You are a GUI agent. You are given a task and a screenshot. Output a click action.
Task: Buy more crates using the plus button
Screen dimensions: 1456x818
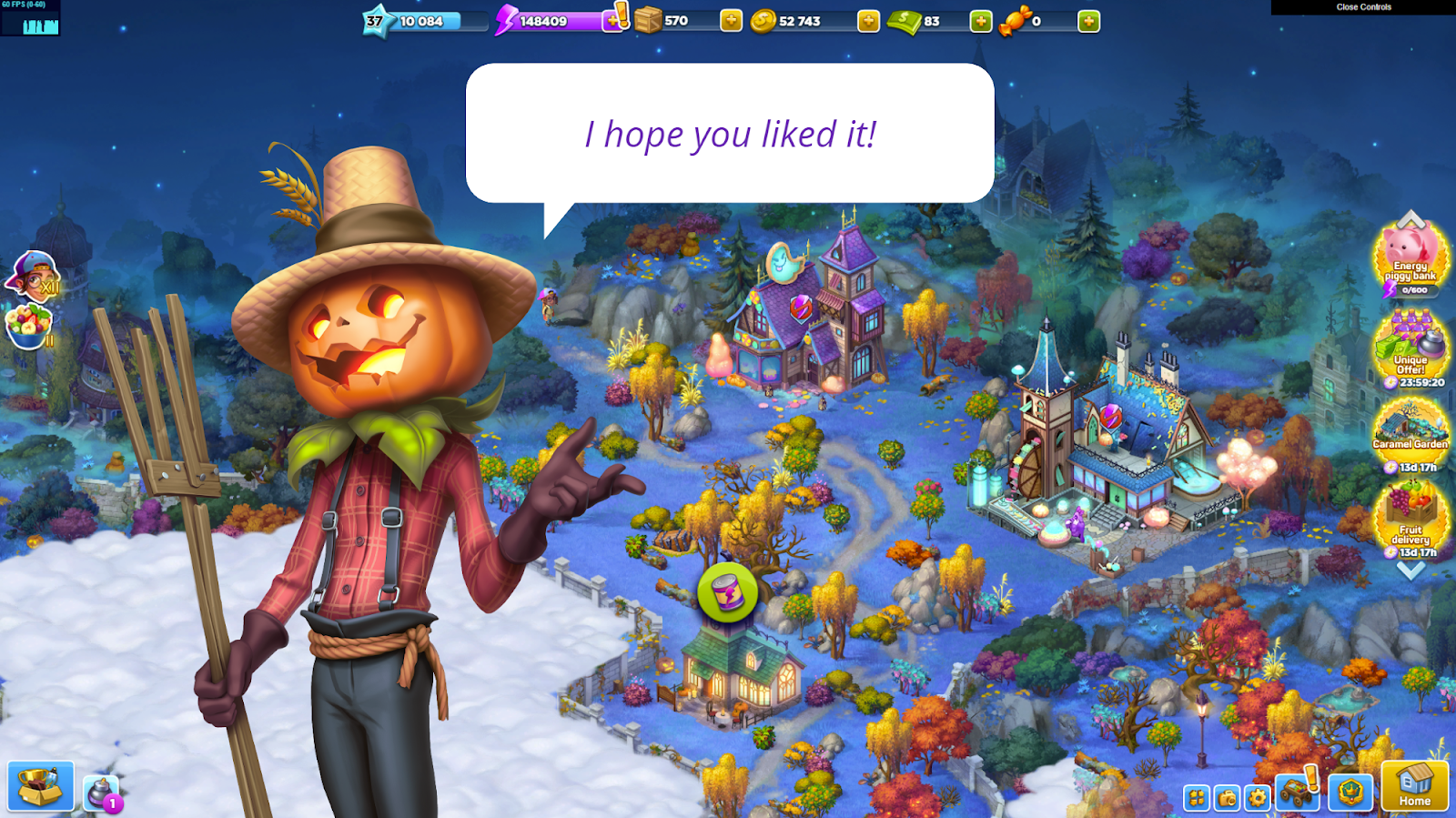tap(731, 21)
